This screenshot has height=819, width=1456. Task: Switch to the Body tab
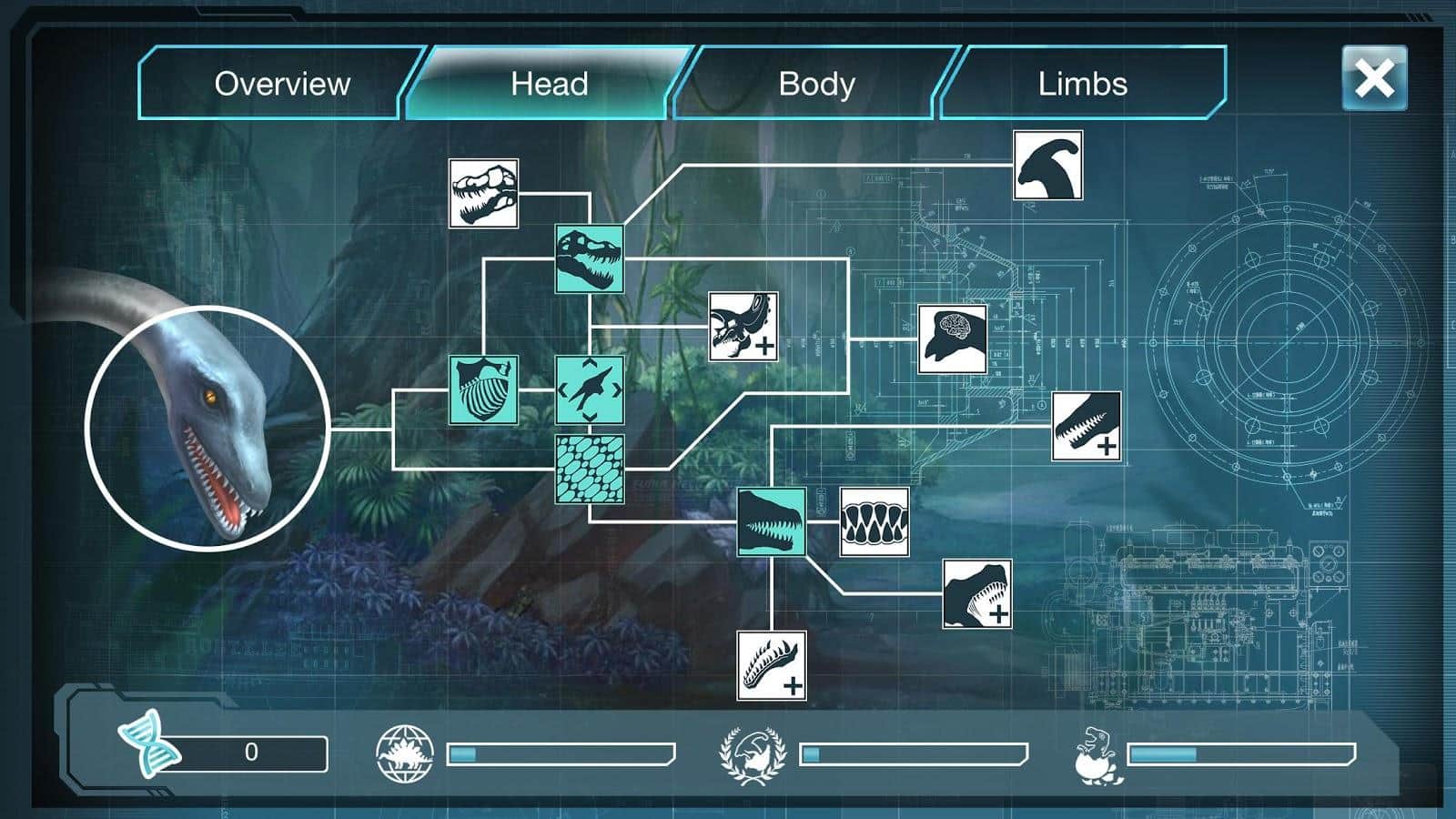[814, 84]
